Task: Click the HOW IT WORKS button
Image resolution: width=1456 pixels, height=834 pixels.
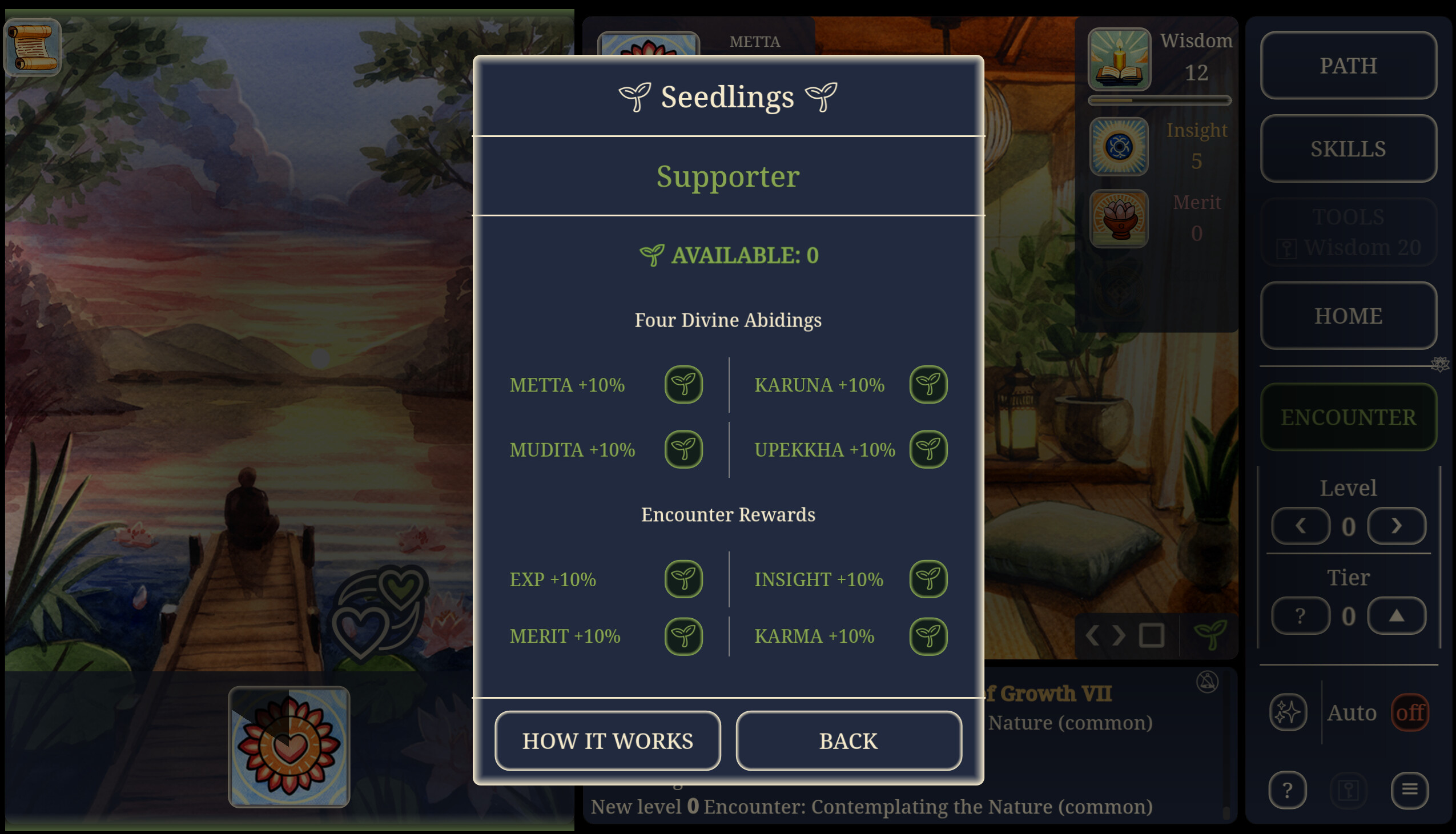Action: click(x=607, y=740)
